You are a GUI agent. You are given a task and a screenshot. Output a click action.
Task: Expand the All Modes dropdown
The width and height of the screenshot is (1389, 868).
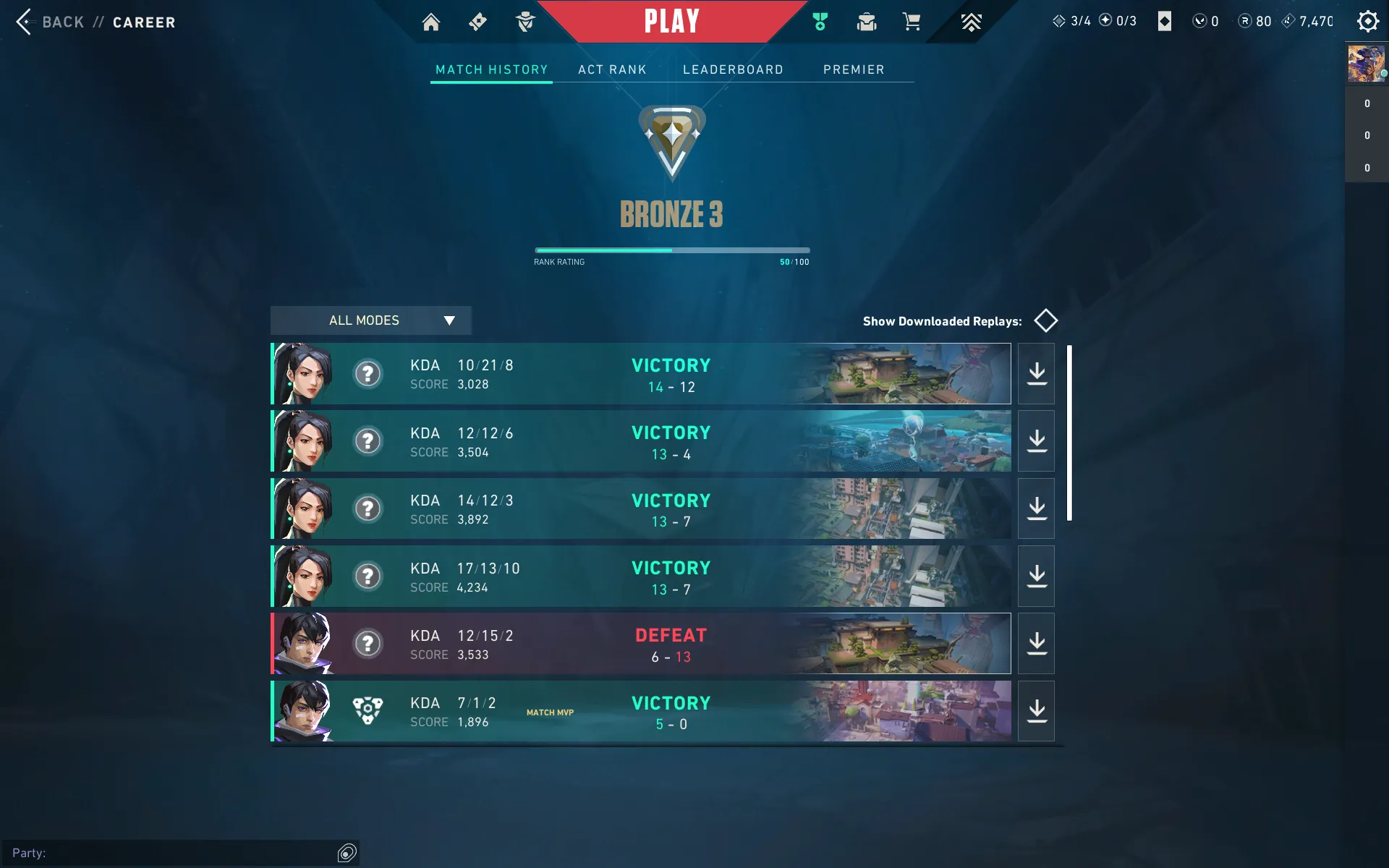point(370,320)
